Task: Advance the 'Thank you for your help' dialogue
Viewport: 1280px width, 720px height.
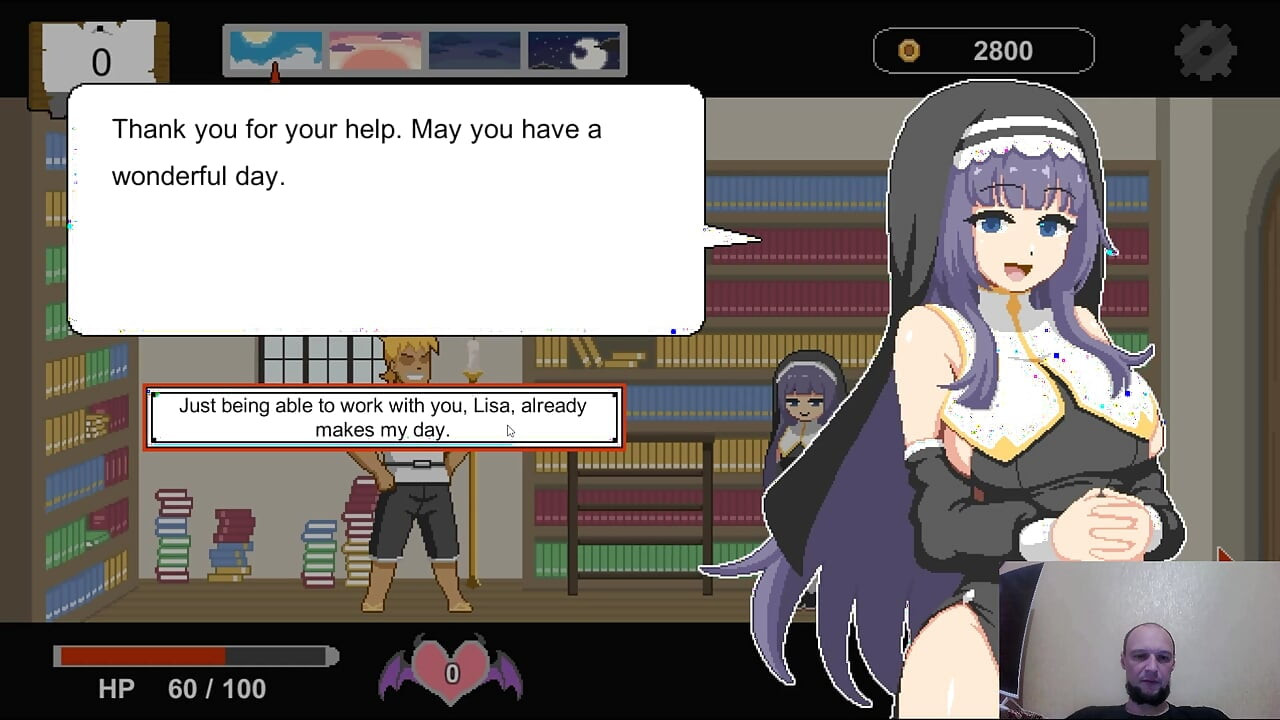Action: click(385, 210)
